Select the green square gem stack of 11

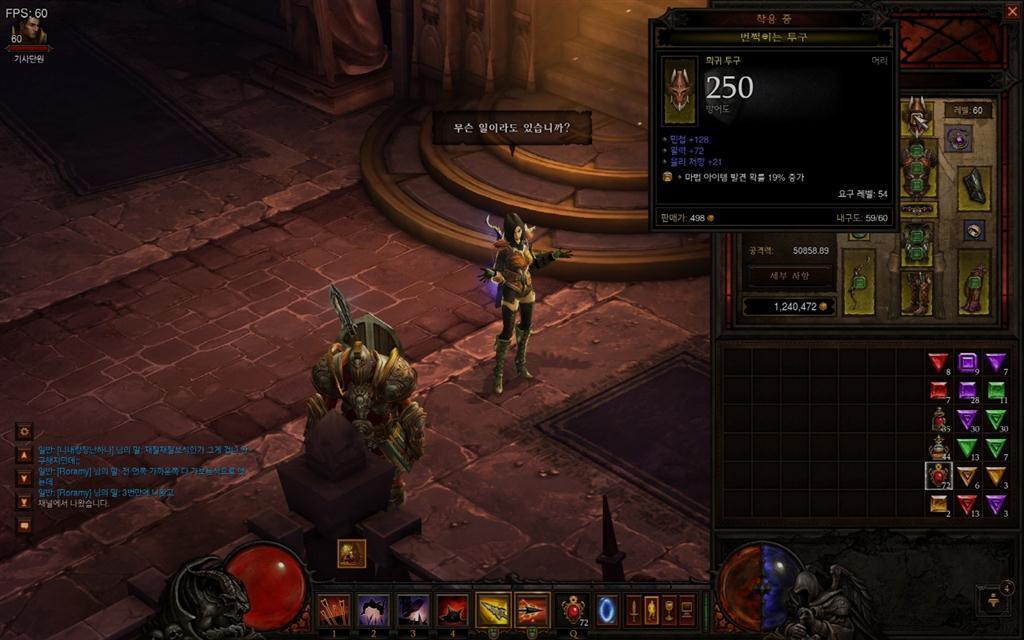pyautogui.click(x=996, y=391)
